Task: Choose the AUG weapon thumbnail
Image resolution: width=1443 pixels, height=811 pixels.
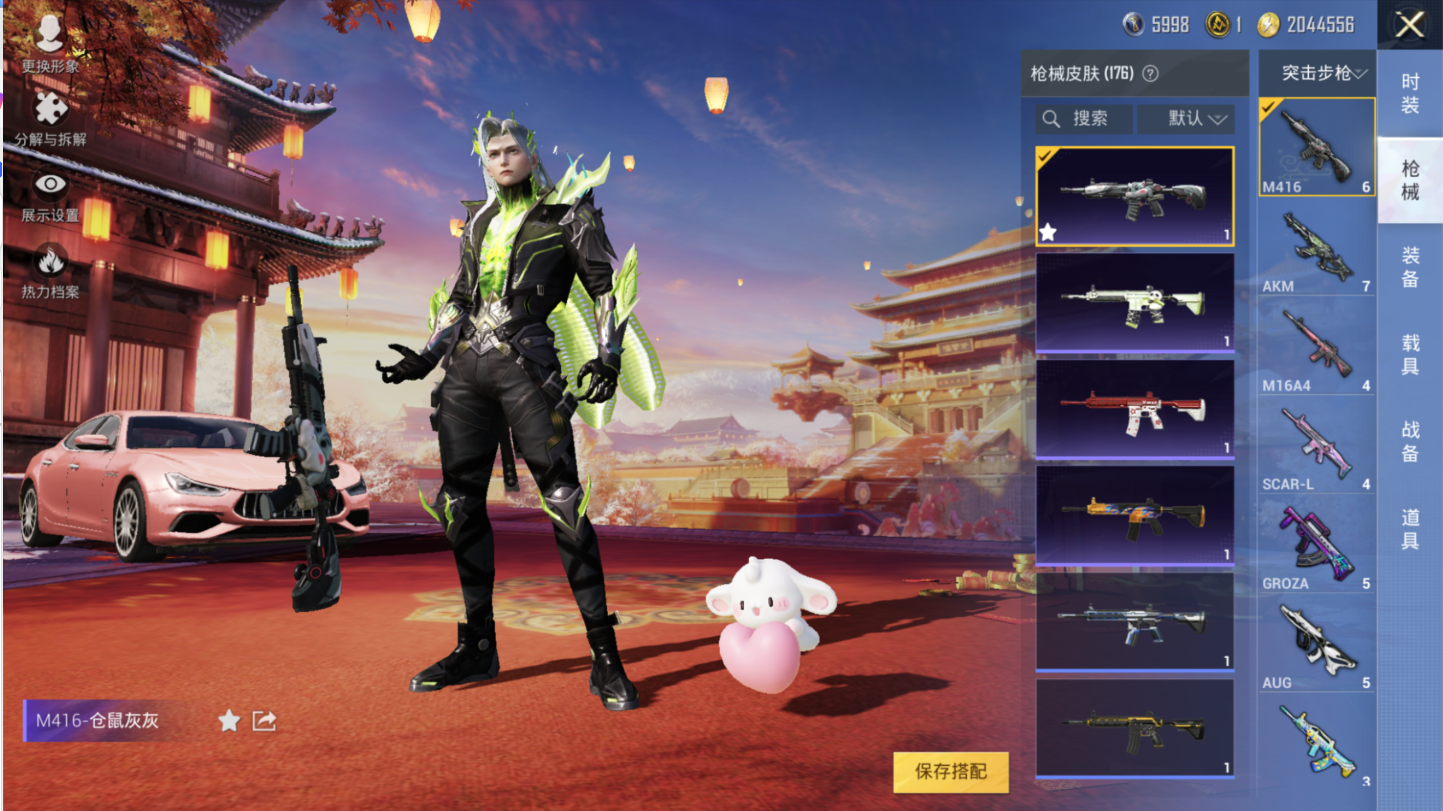Action: pyautogui.click(x=1316, y=644)
